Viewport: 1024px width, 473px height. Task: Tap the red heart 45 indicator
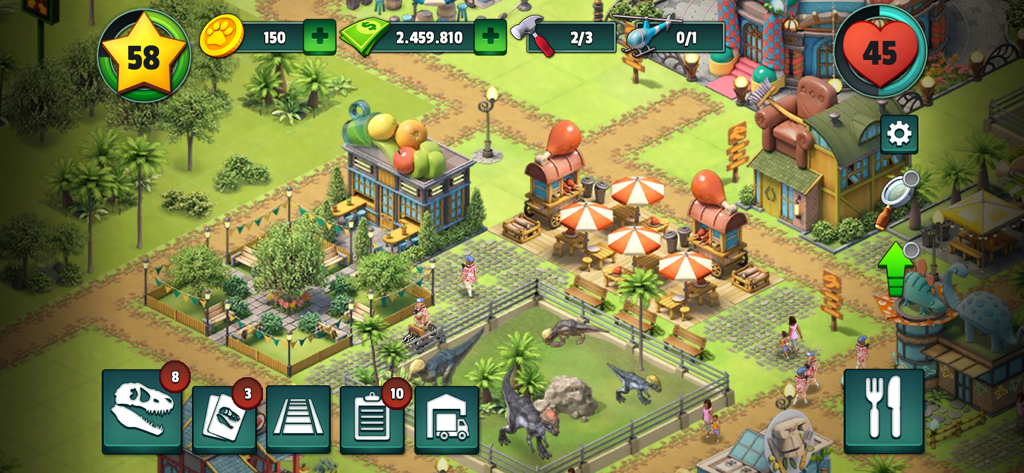coord(880,52)
